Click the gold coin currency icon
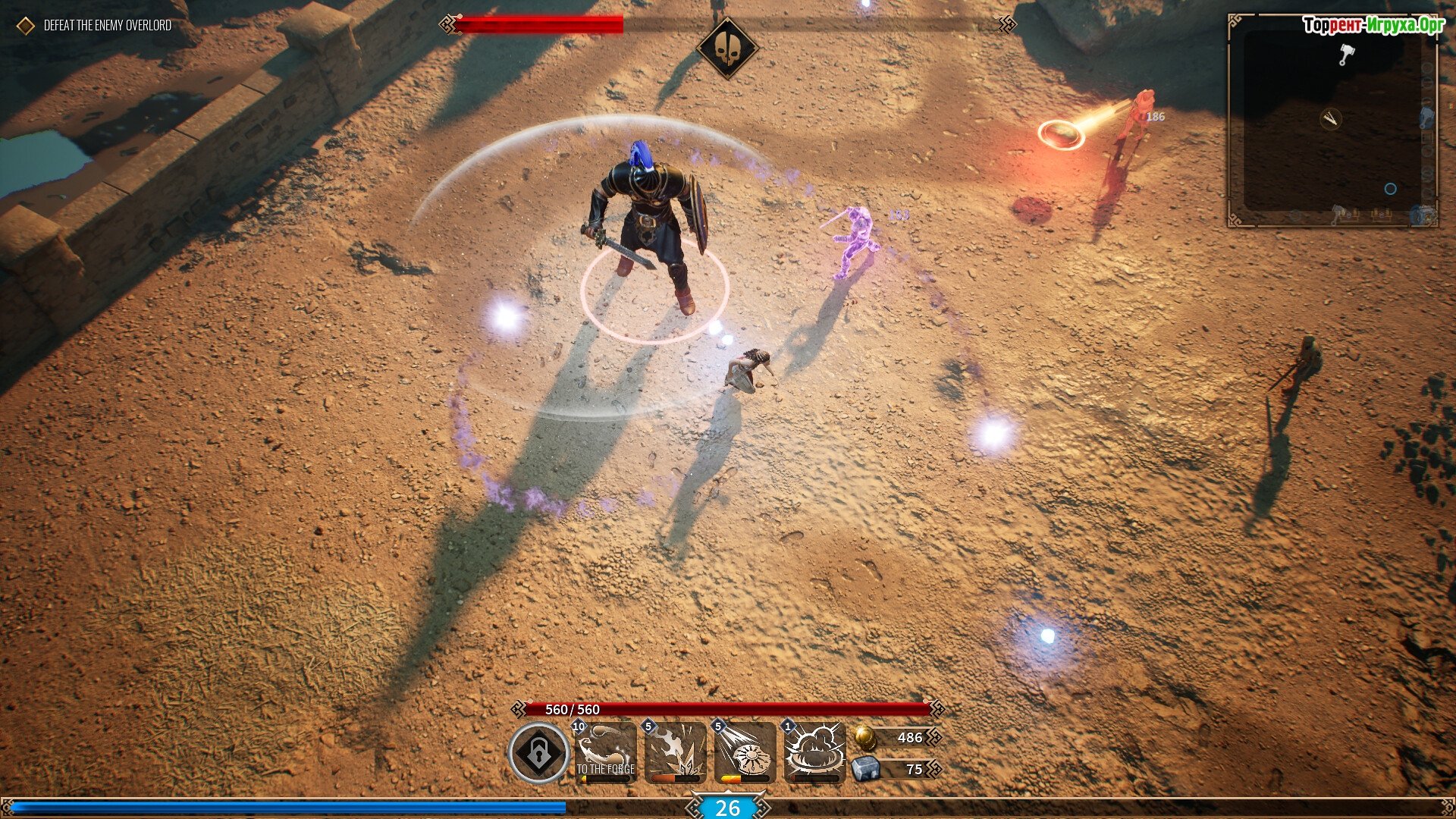Viewport: 1456px width, 819px height. pyautogui.click(x=864, y=737)
